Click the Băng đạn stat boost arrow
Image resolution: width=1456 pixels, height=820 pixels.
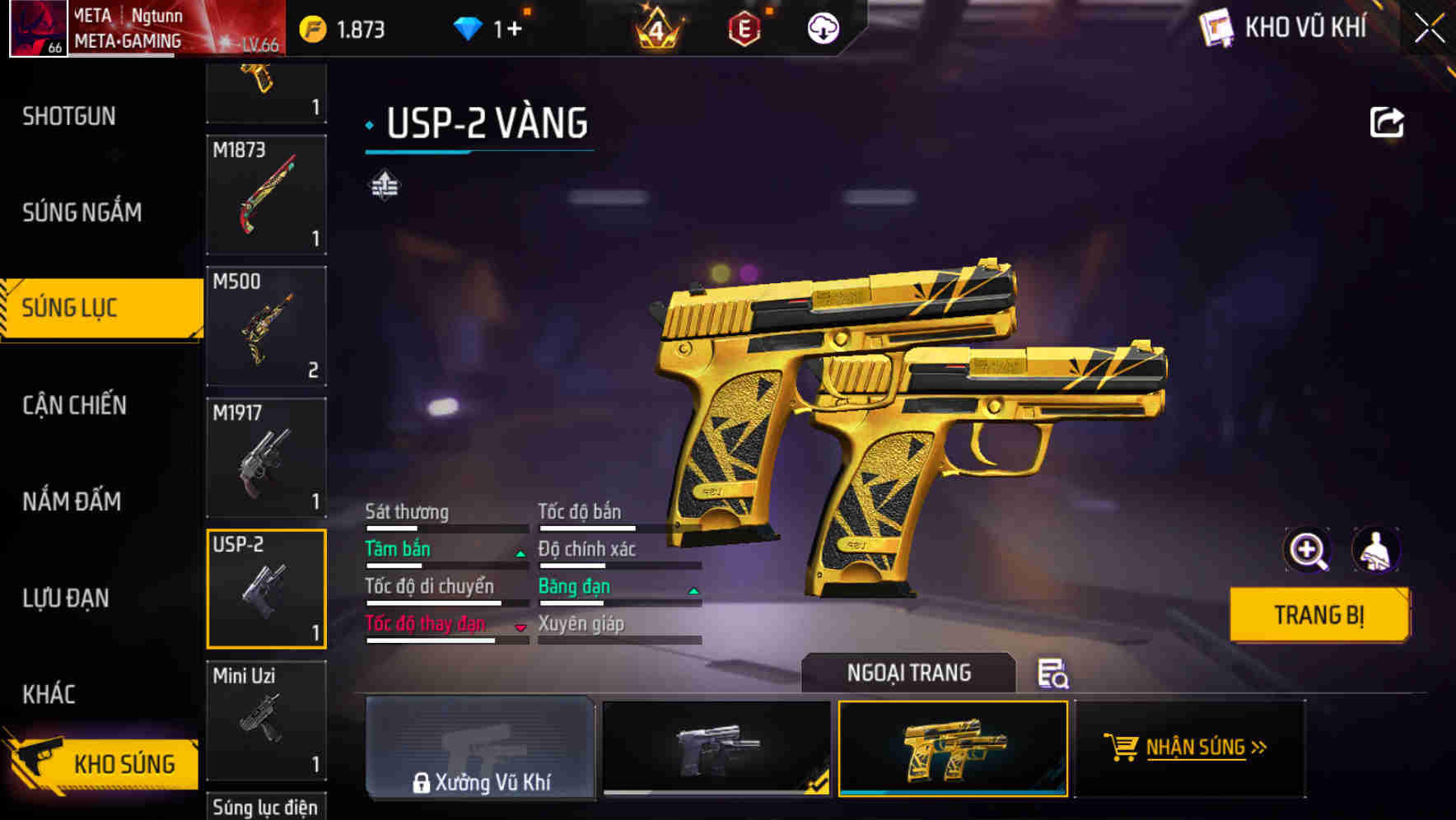point(693,590)
